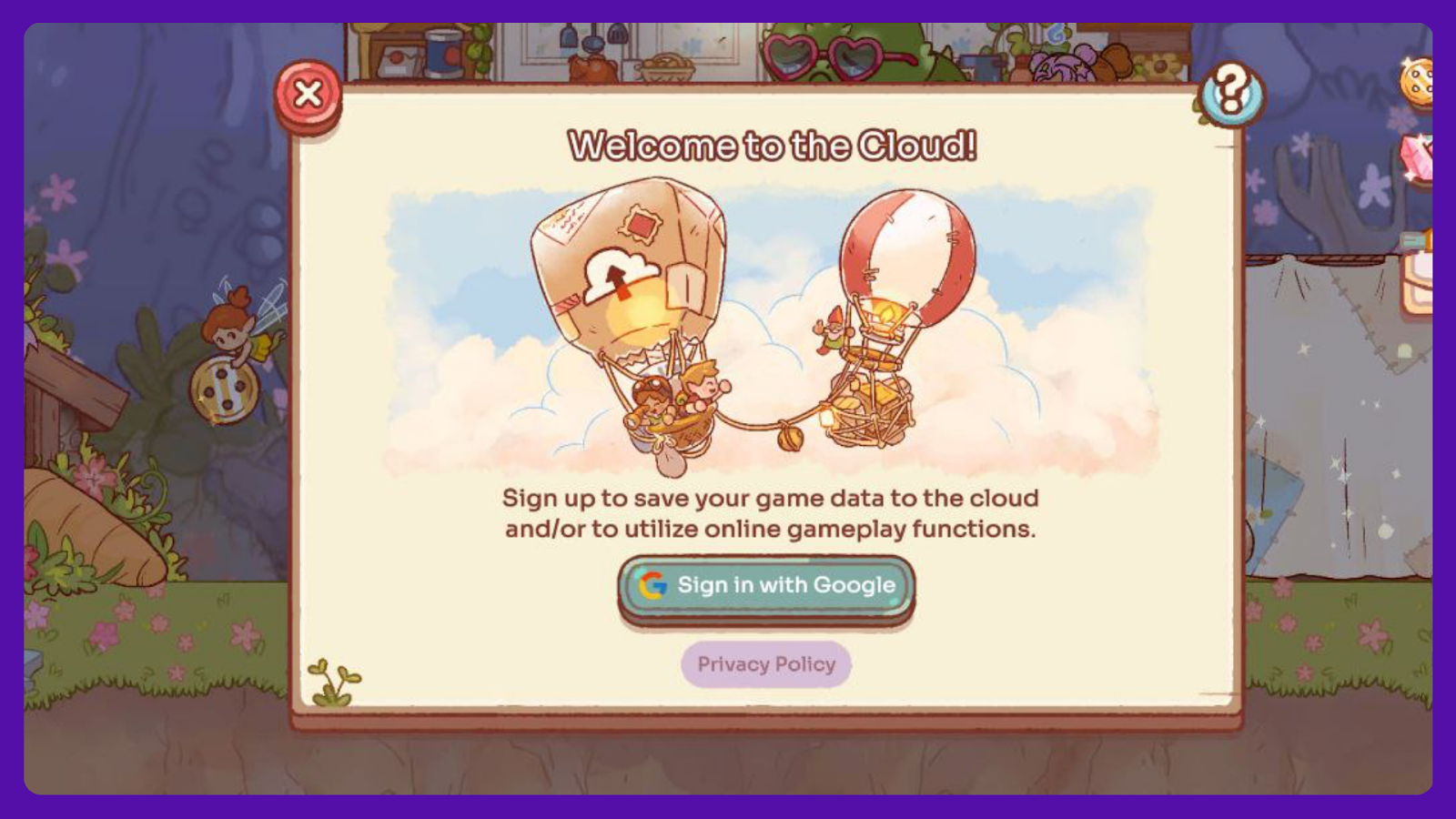The width and height of the screenshot is (1456, 819).
Task: Open help with the question mark button
Action: [1231, 92]
